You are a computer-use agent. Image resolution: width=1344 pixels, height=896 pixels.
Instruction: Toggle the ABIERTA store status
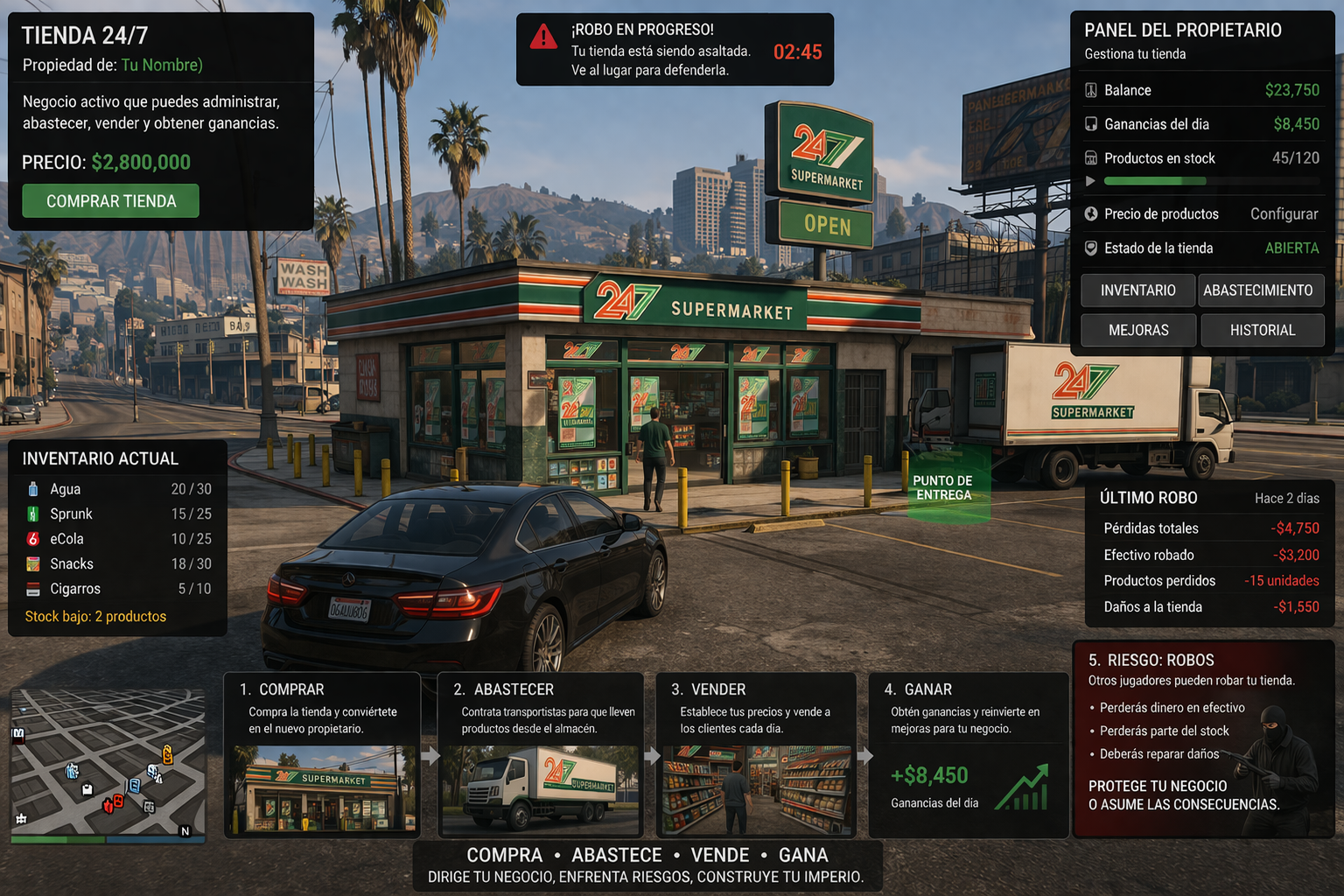click(x=1291, y=248)
